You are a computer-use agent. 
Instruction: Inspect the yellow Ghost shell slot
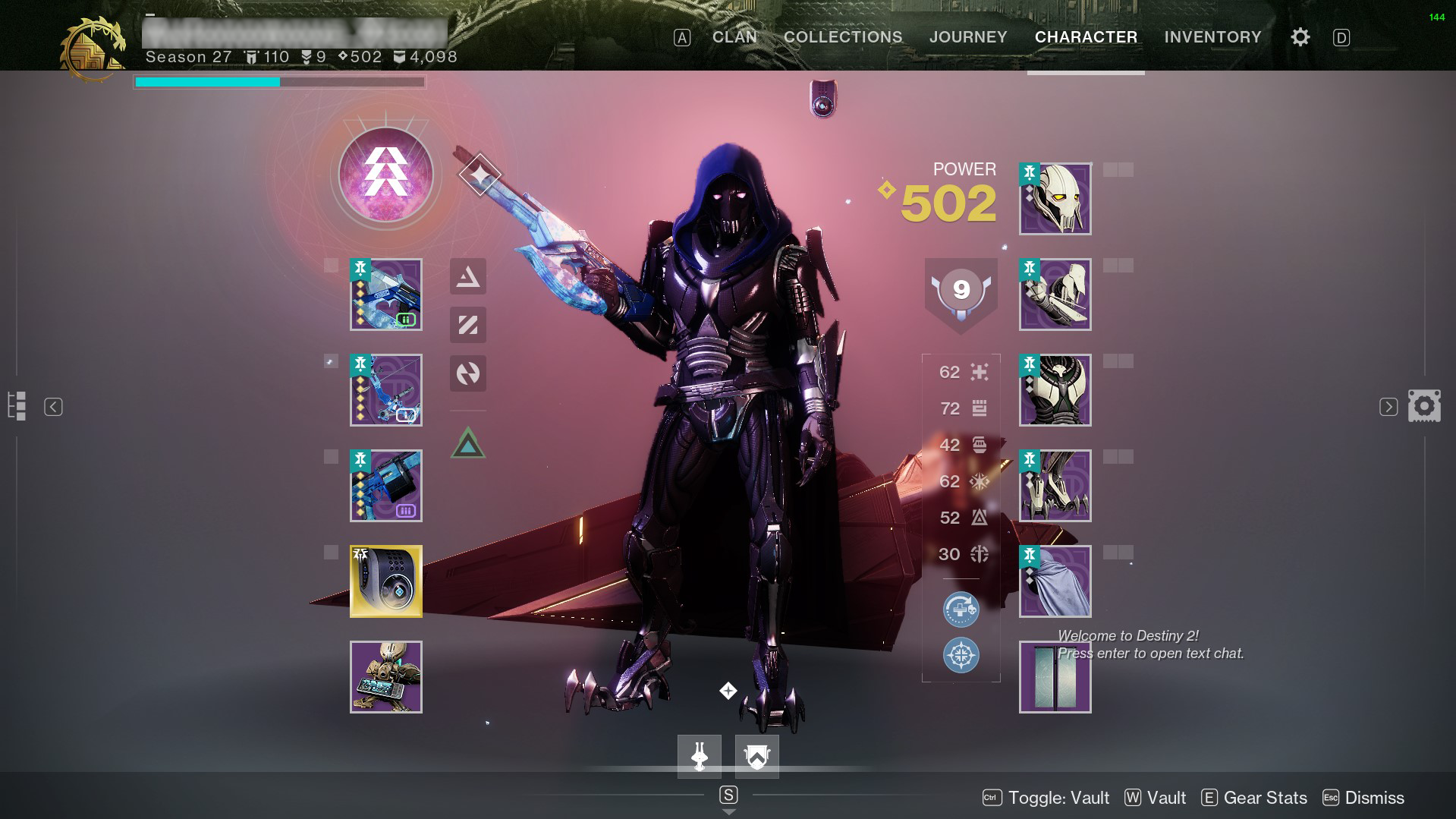(x=385, y=581)
